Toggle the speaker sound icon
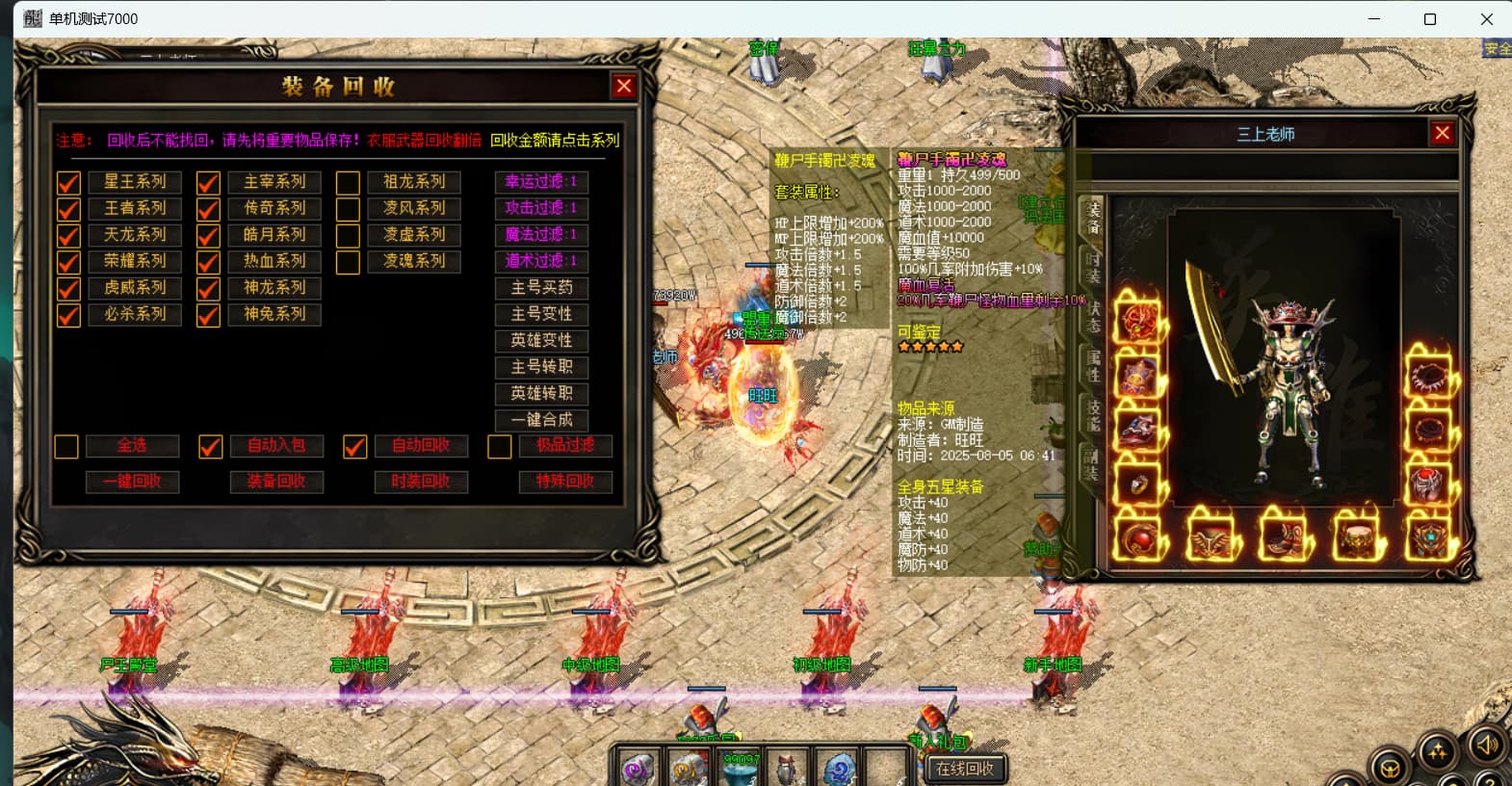Screen dimensions: 1512x786 1487,745
